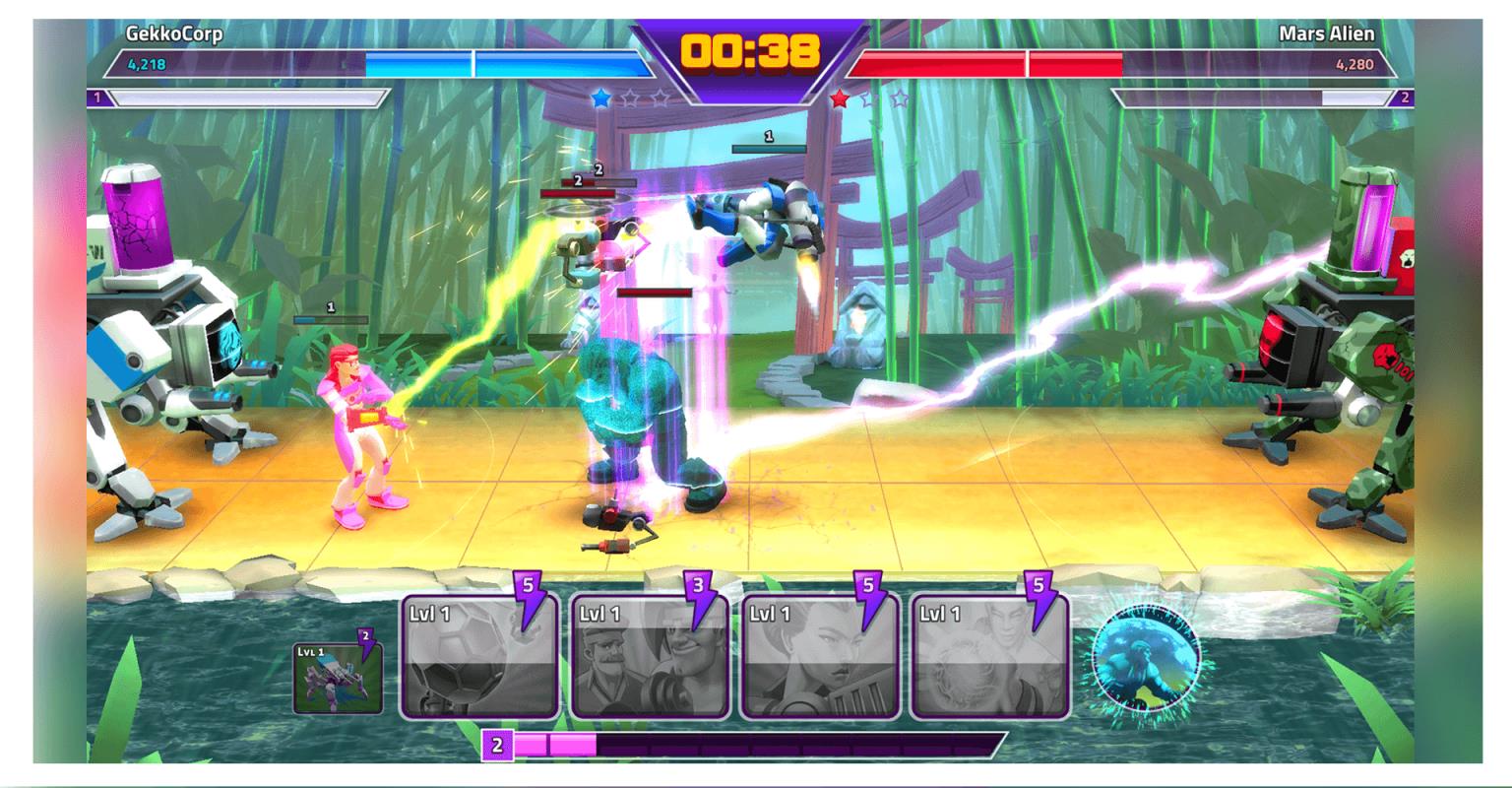The image size is (1512, 788).
Task: Pick the energy orb fighter card
Action: tap(990, 657)
